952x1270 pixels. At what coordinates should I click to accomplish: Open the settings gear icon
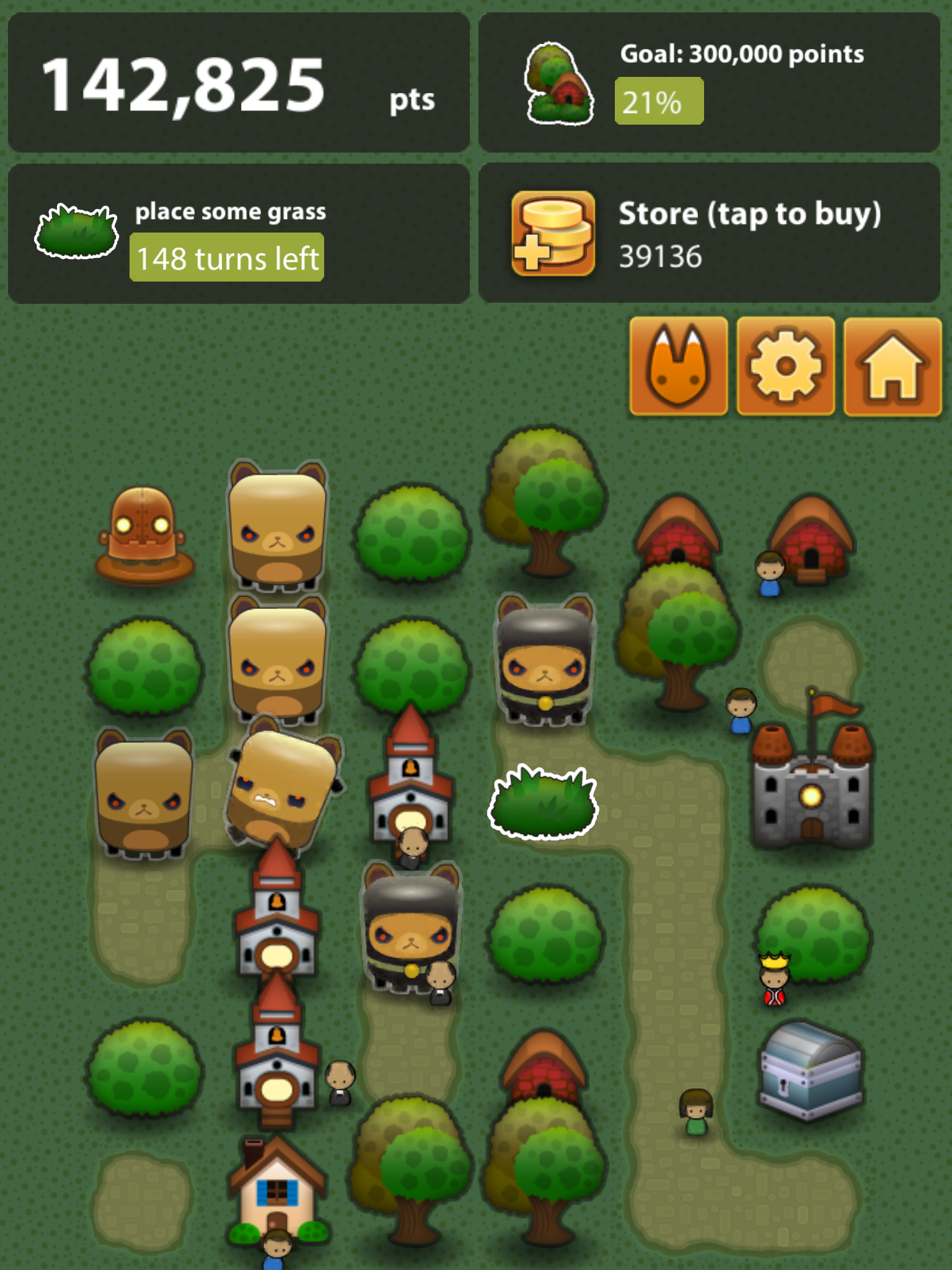coord(785,366)
